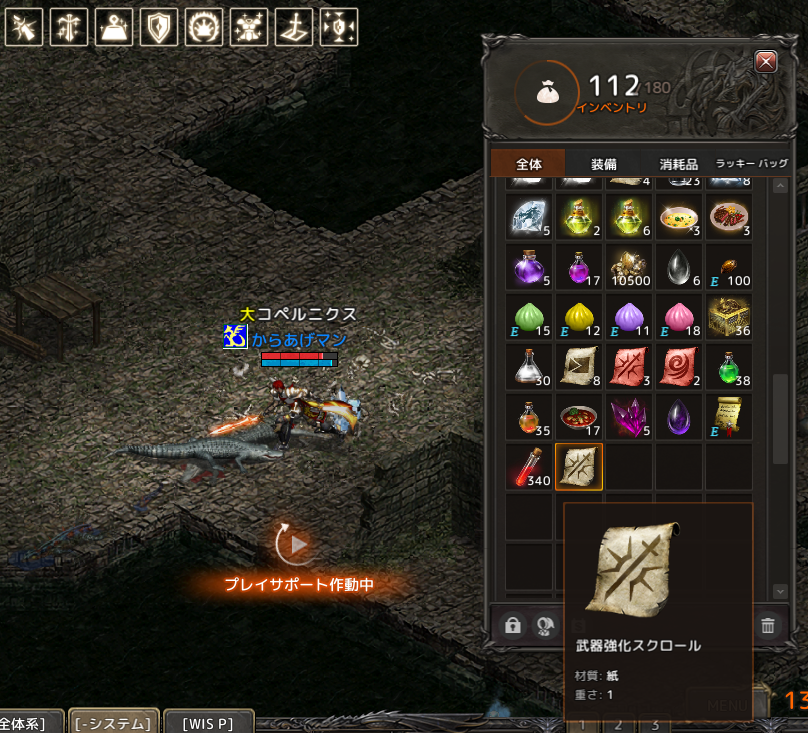Viewport: 808px width, 733px height.
Task: Activate the flaming crown skill icon
Action: tap(204, 28)
